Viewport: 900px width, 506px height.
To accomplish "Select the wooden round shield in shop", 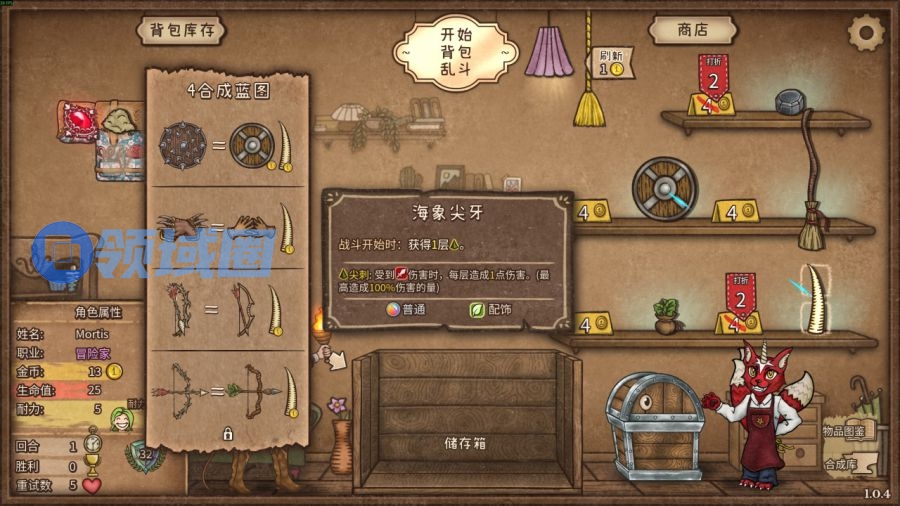I will [x=662, y=188].
